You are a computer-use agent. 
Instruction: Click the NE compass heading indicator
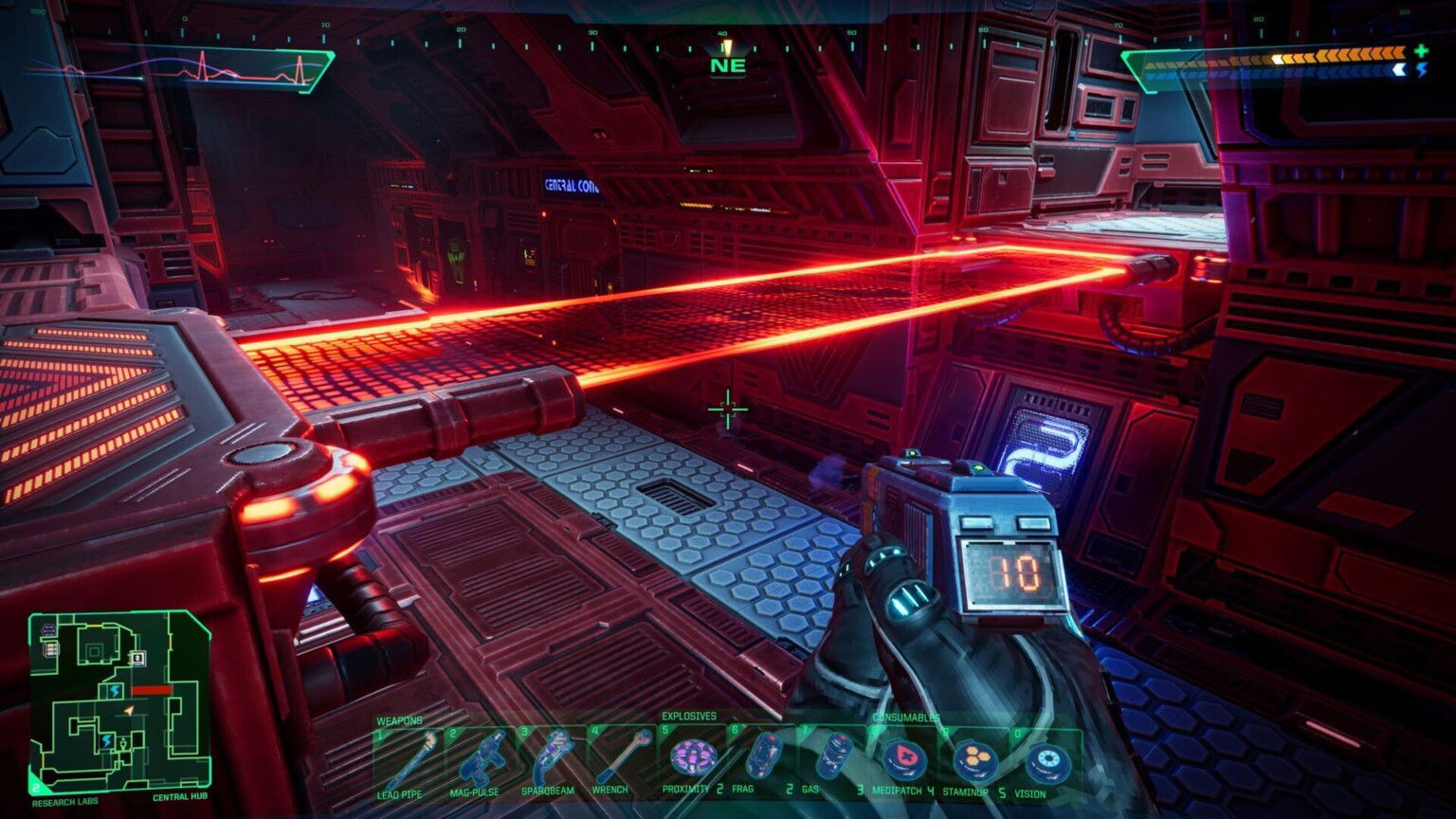click(727, 64)
